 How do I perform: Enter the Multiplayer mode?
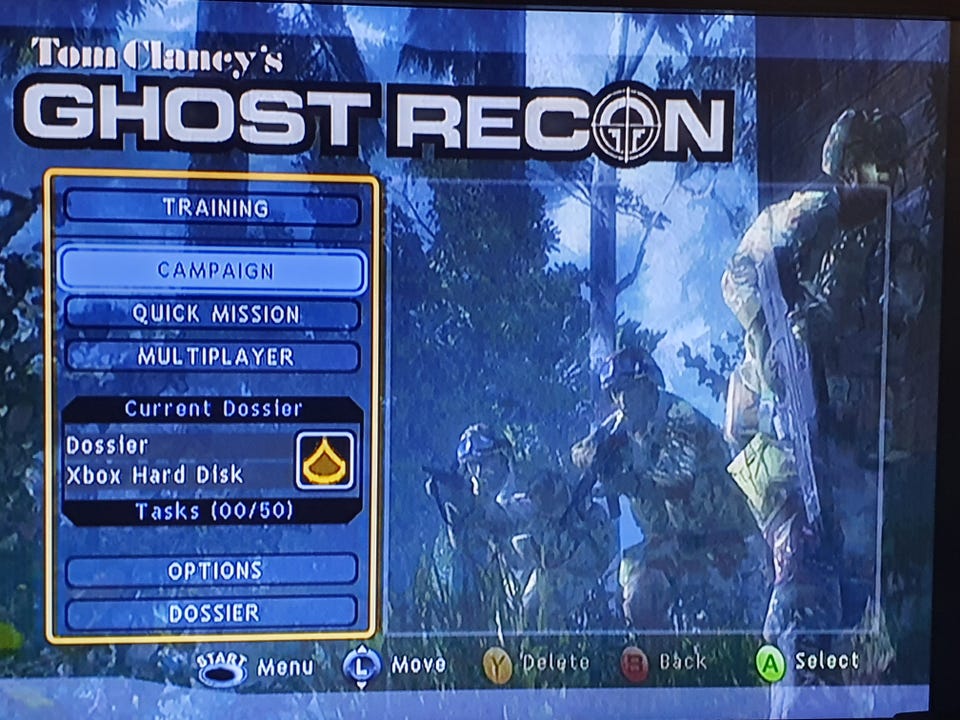[212, 357]
